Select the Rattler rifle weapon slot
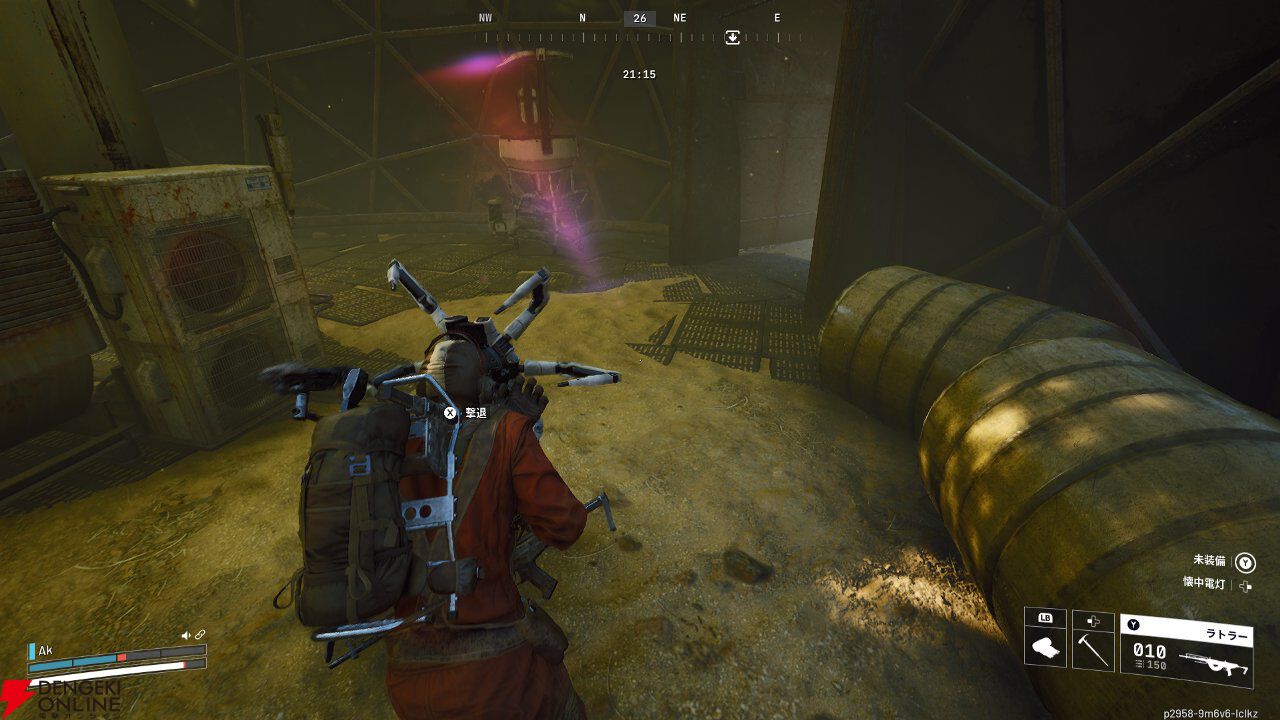 1186,651
